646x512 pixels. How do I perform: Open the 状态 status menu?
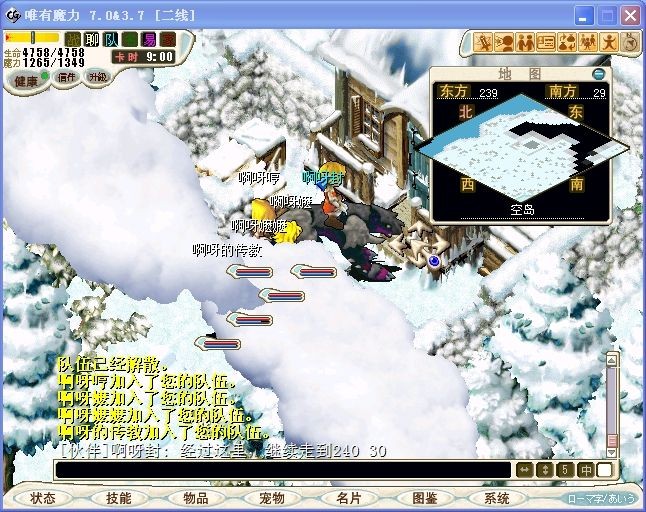tap(43, 498)
